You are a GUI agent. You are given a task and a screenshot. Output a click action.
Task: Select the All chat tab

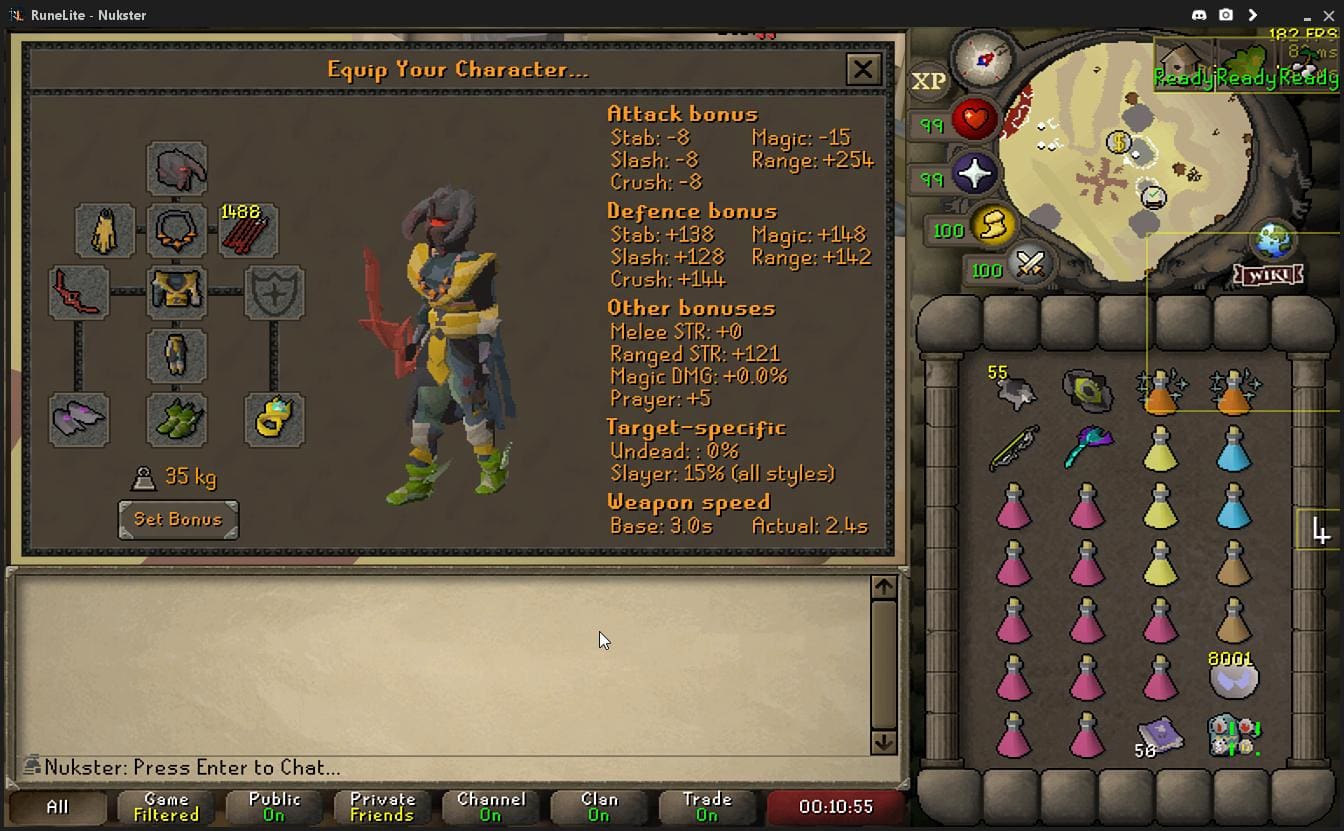pos(58,805)
